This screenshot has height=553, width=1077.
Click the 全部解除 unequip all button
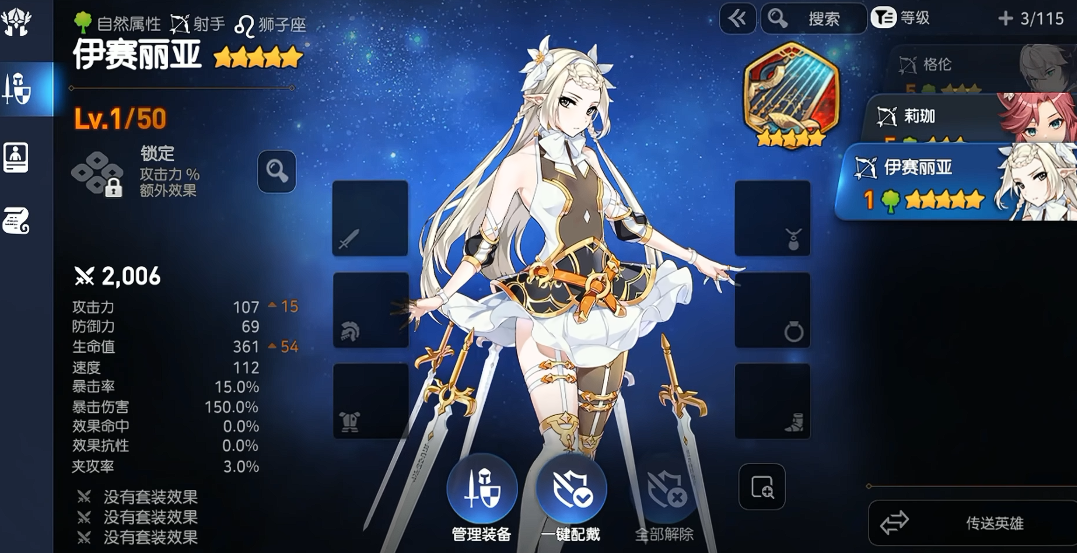coord(664,491)
